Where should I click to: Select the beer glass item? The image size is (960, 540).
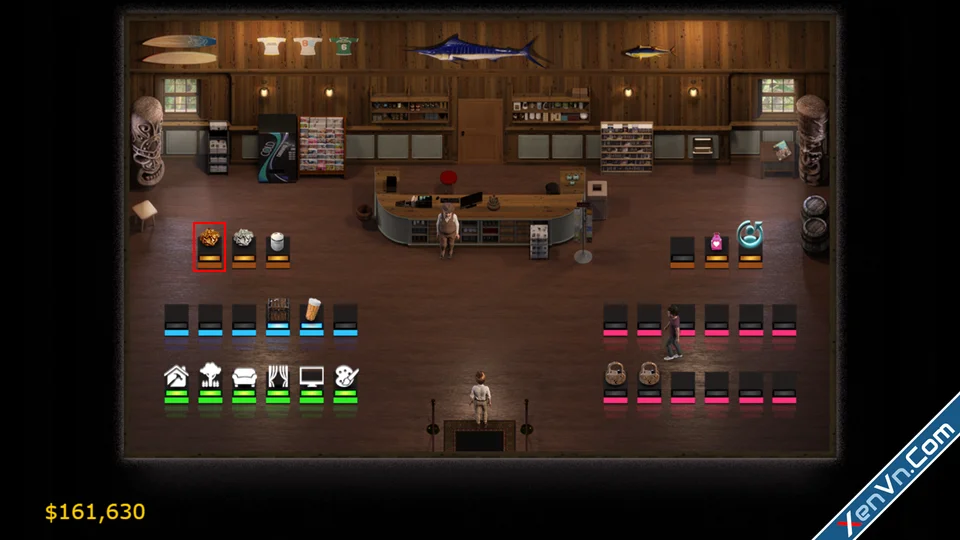tap(312, 307)
